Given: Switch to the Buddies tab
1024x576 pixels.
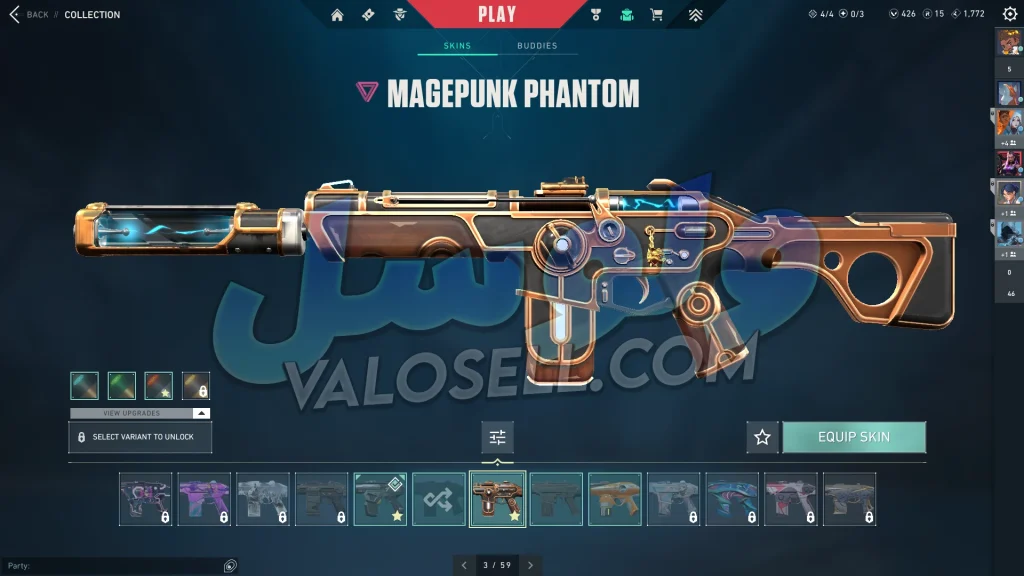Looking at the screenshot, I should point(537,46).
